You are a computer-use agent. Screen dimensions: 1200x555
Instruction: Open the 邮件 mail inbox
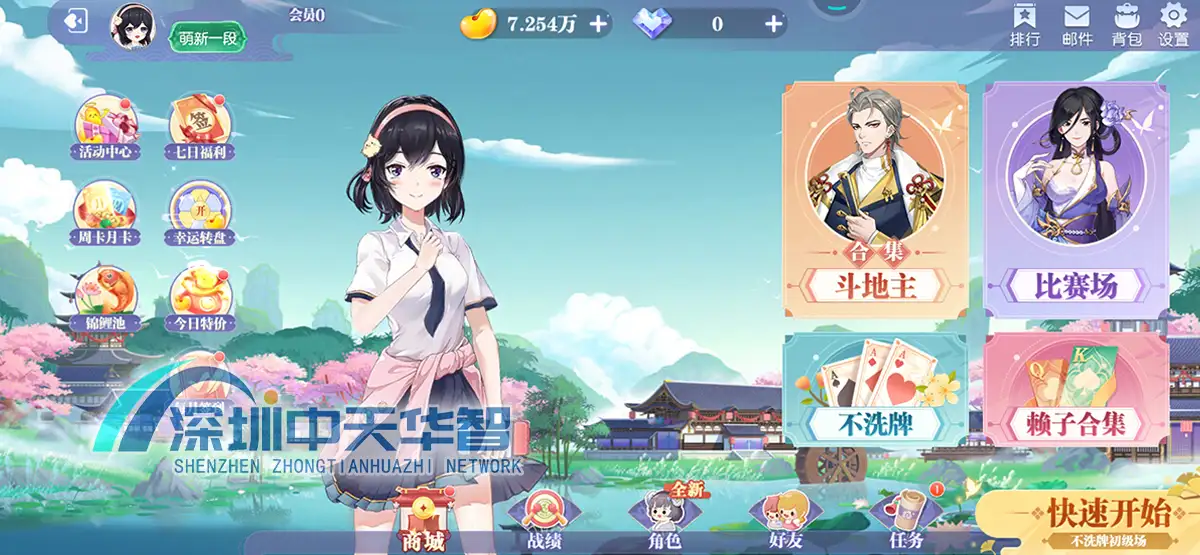pyautogui.click(x=1077, y=24)
